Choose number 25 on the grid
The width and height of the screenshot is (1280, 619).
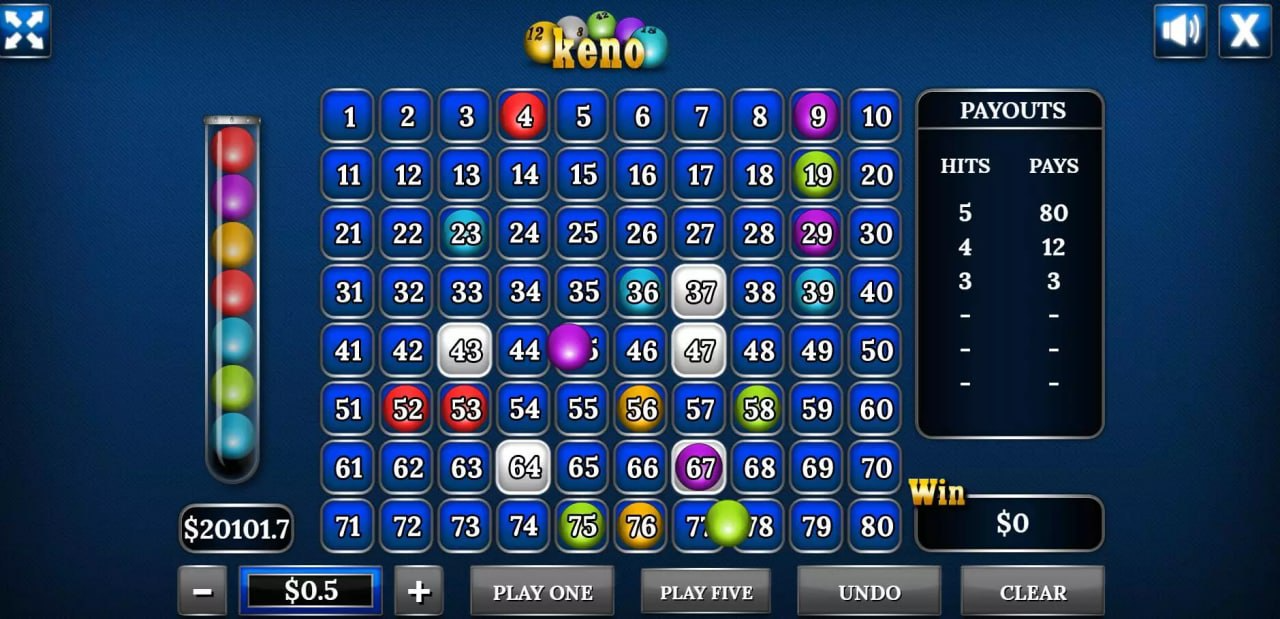click(x=583, y=234)
